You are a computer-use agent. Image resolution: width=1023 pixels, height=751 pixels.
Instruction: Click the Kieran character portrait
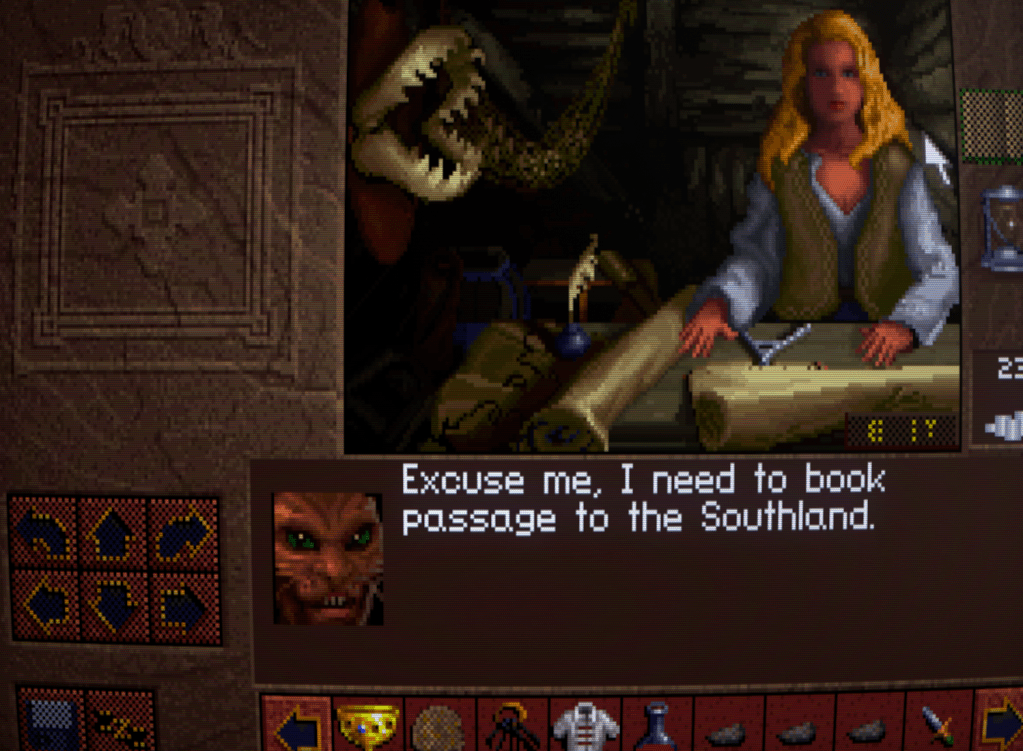pos(328,559)
